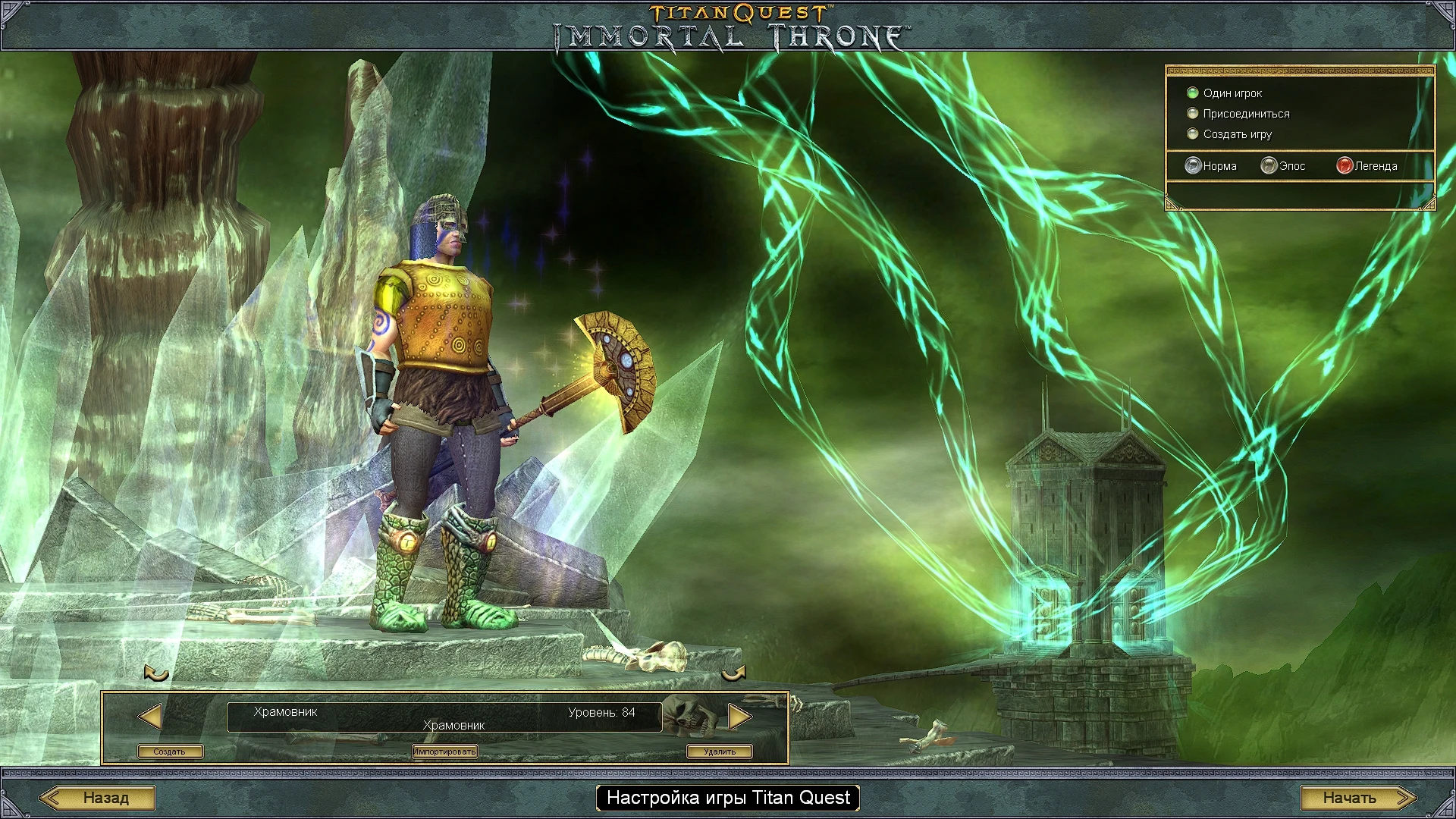
Task: Select the Присоединиться radio button
Action: [x=1193, y=113]
